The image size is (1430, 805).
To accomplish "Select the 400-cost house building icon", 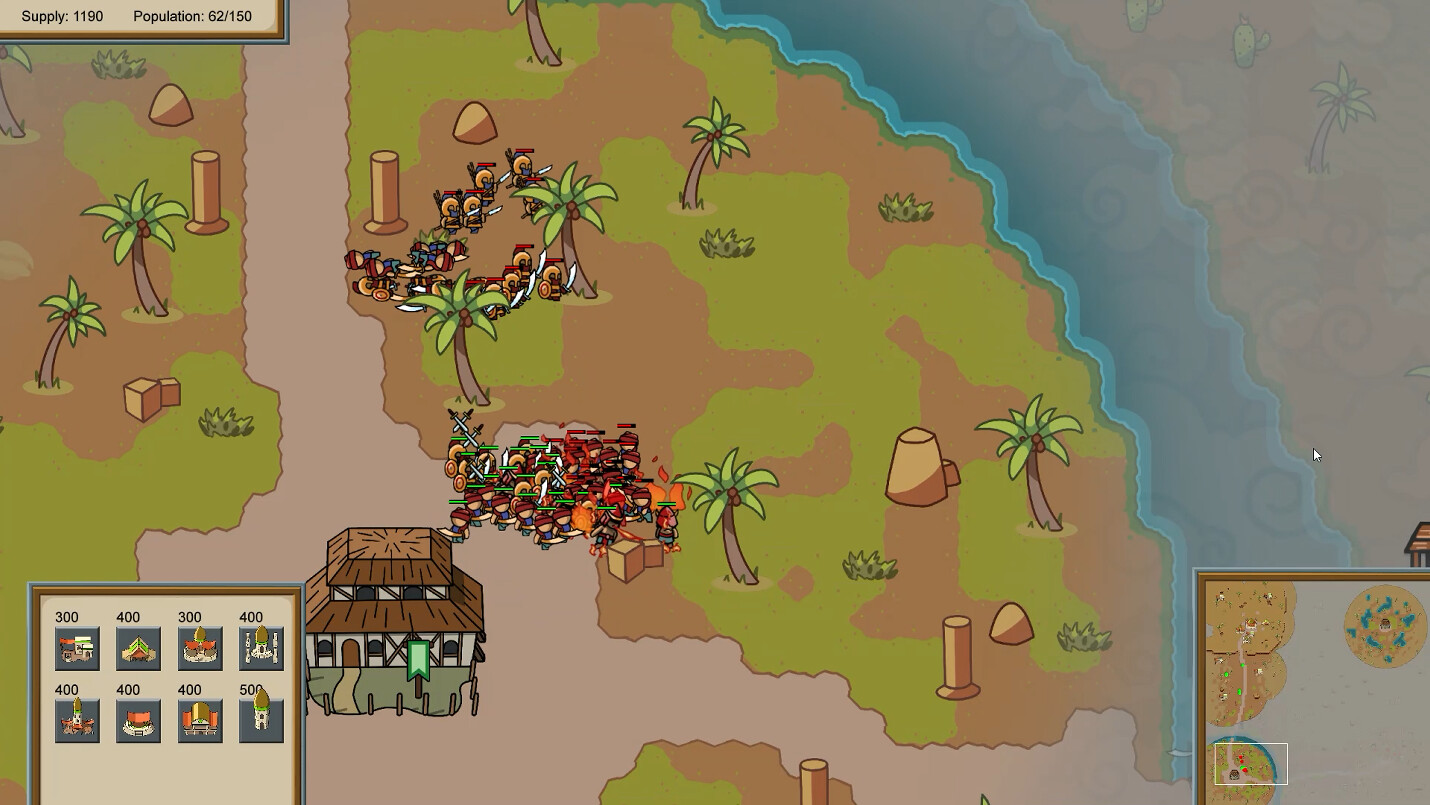I will point(138,647).
